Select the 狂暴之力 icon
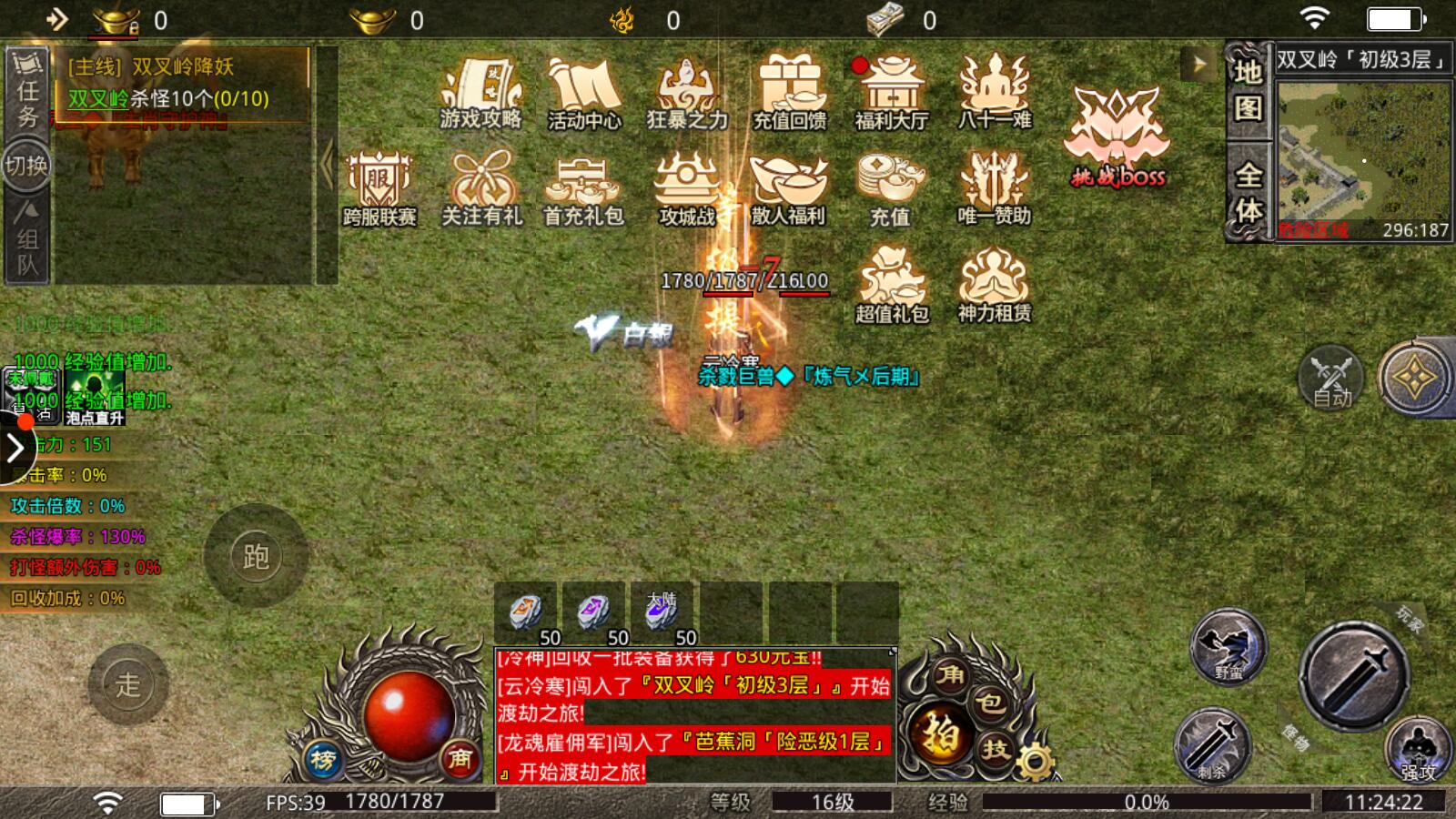 687,91
